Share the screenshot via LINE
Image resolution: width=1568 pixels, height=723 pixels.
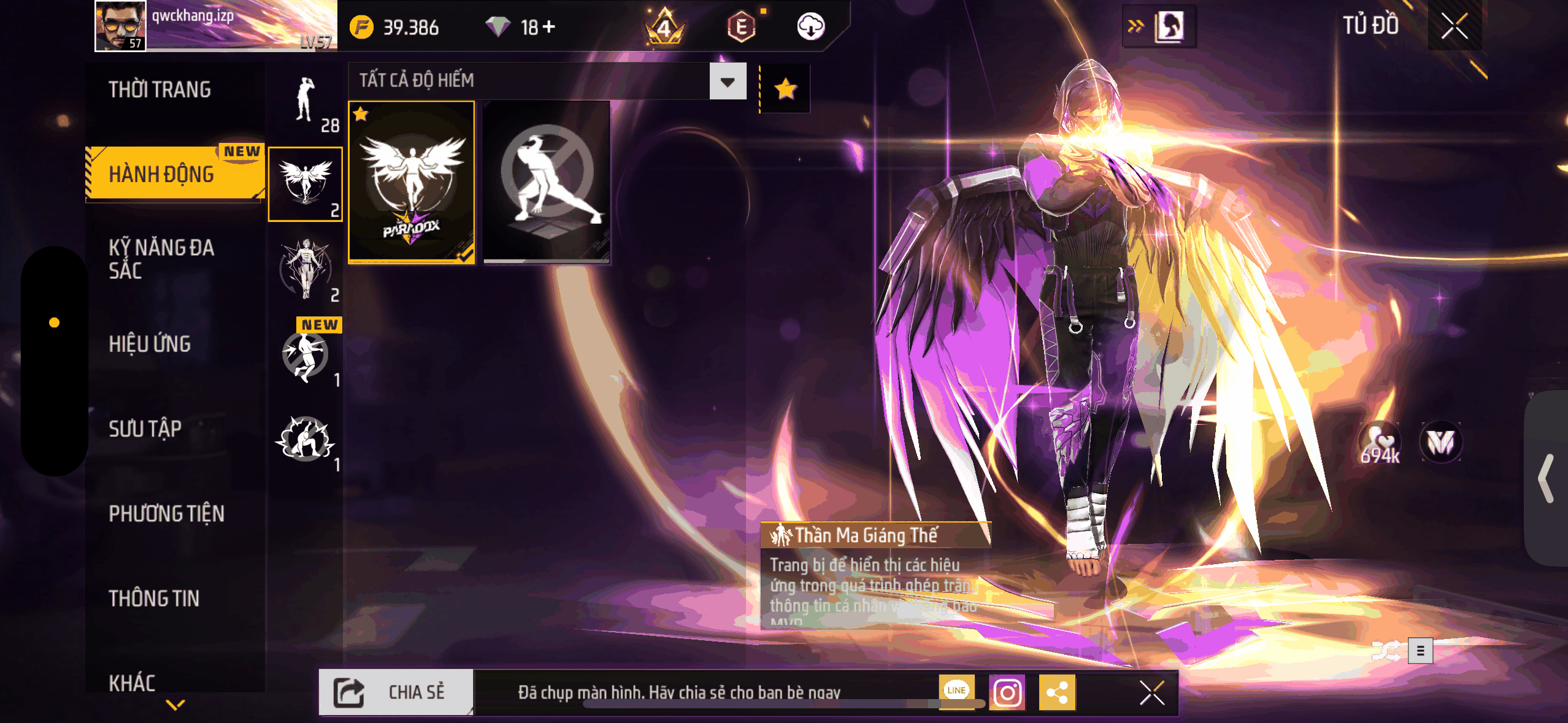(x=956, y=690)
